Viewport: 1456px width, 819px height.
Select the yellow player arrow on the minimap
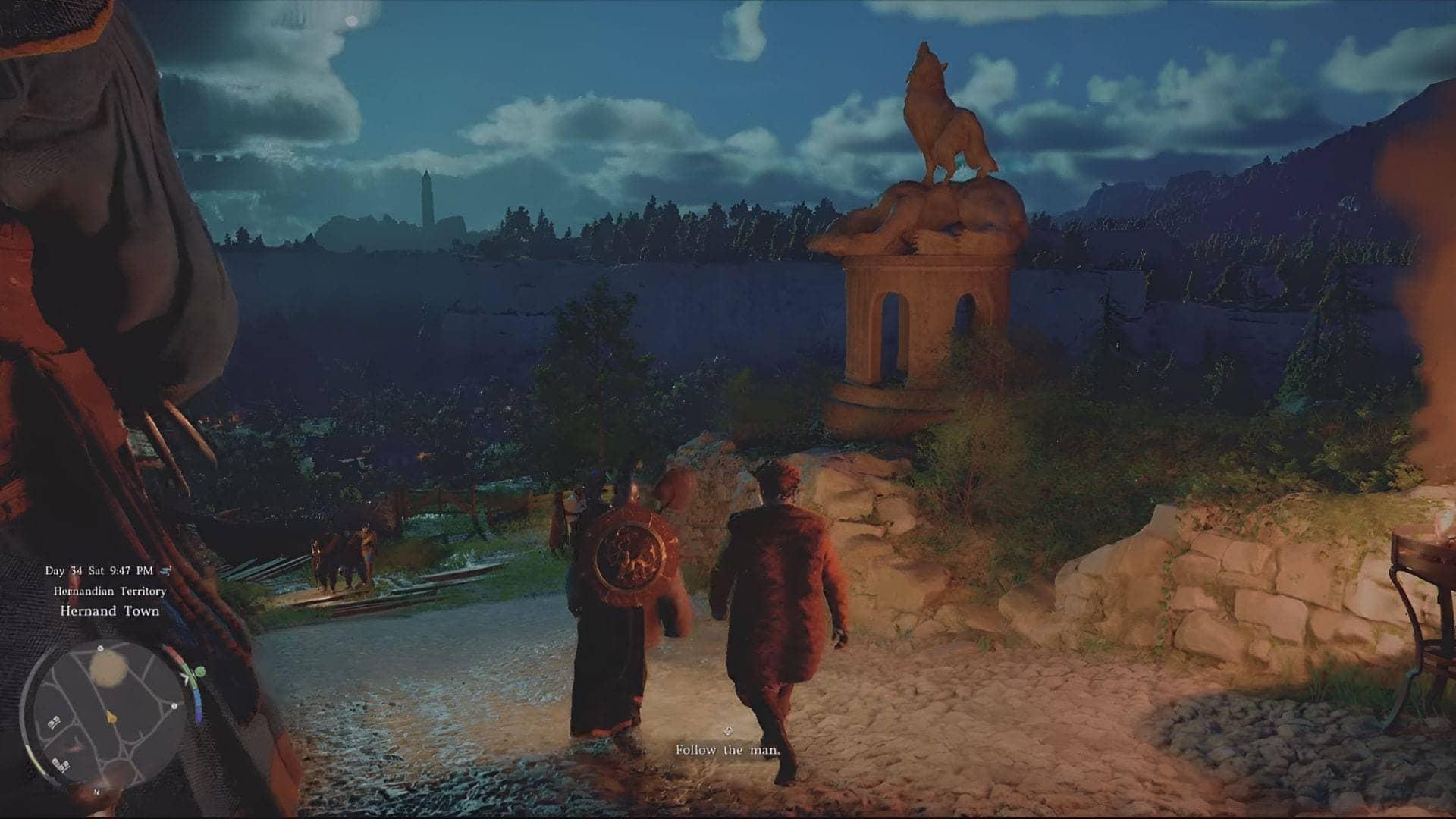(111, 717)
